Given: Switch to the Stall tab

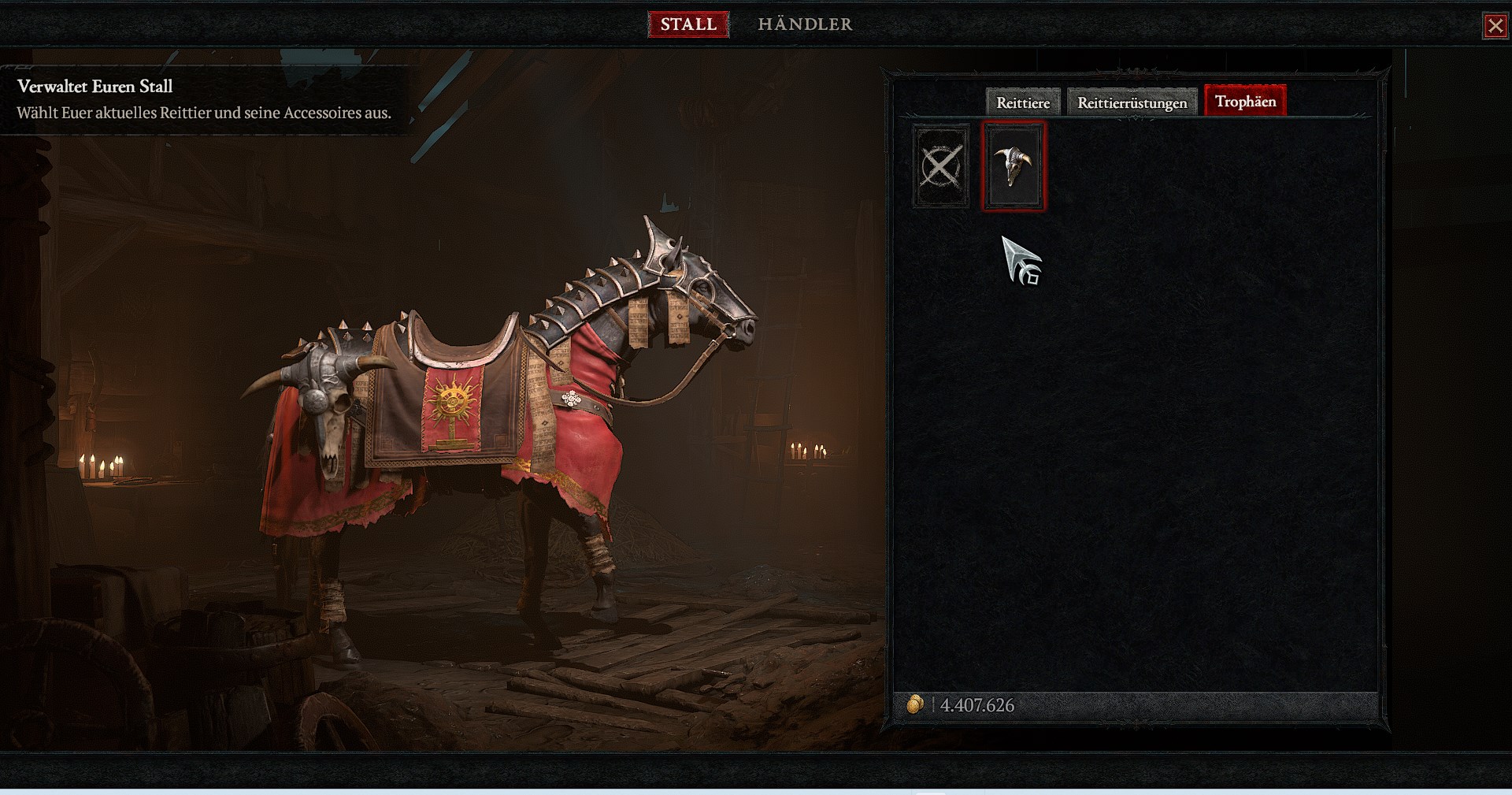Looking at the screenshot, I should 688,24.
